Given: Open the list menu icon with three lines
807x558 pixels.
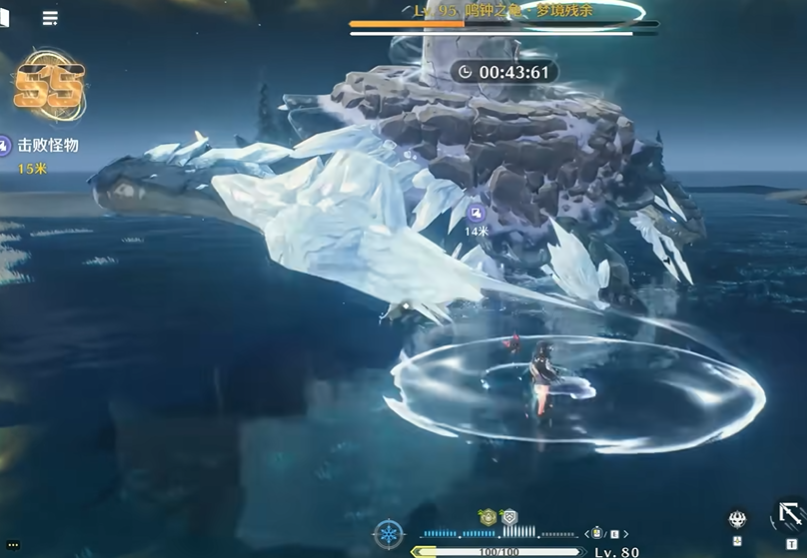Looking at the screenshot, I should pyautogui.click(x=50, y=18).
